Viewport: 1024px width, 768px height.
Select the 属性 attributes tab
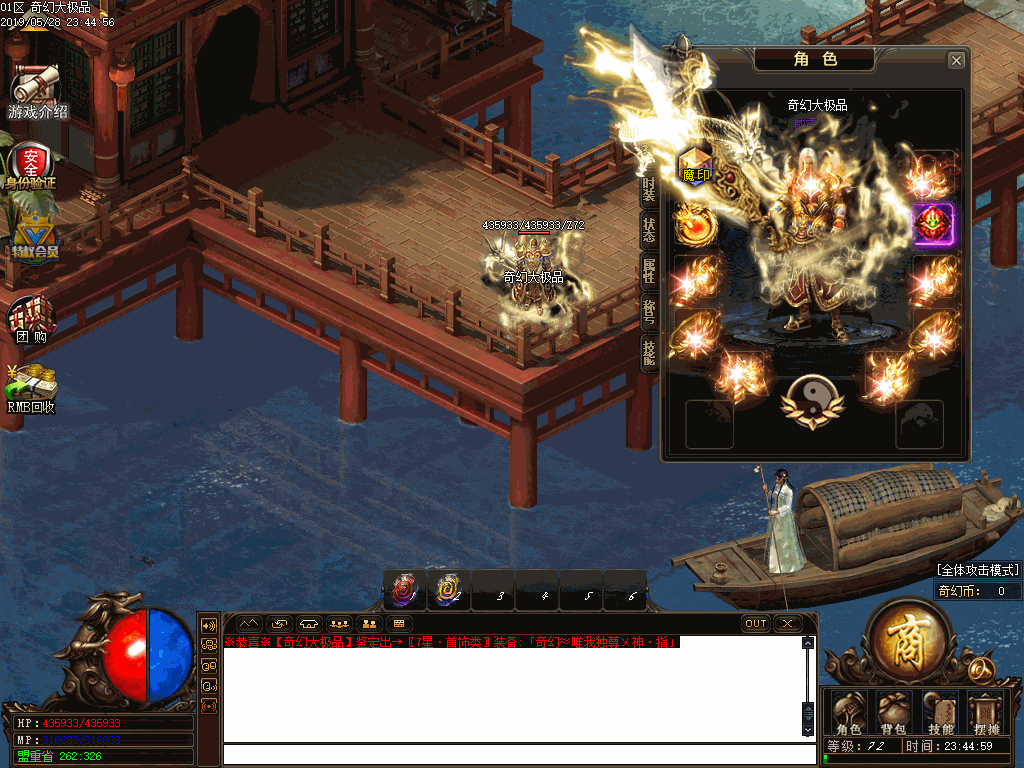(x=648, y=269)
